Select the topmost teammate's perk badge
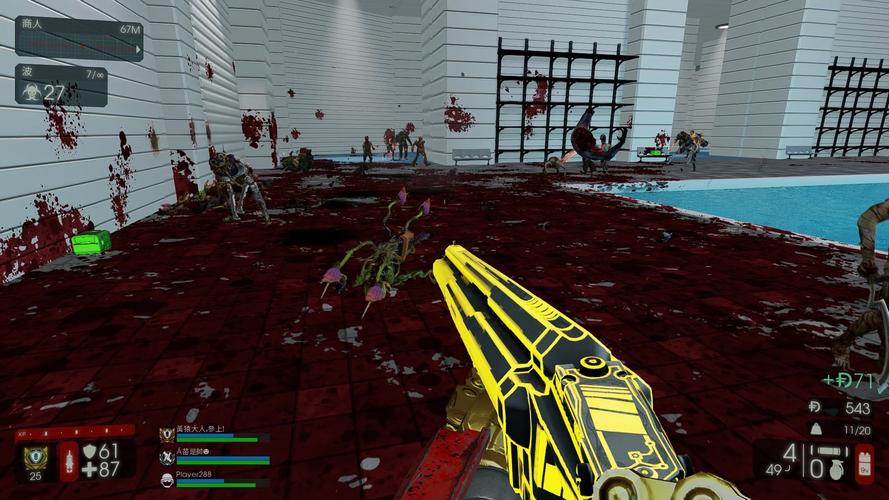889x500 pixels. click(x=166, y=435)
